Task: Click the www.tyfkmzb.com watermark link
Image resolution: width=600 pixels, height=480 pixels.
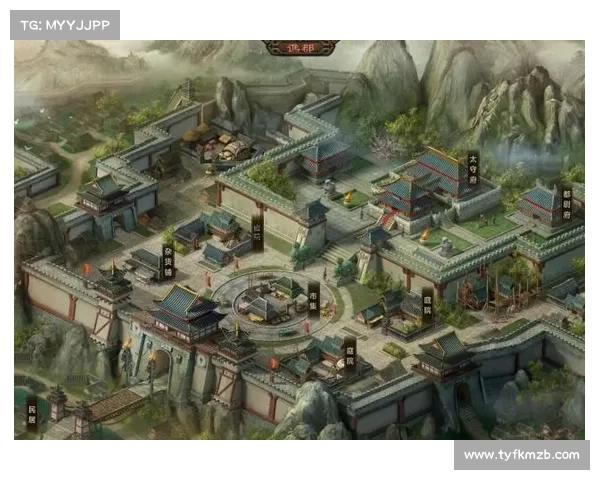Action: point(521,455)
